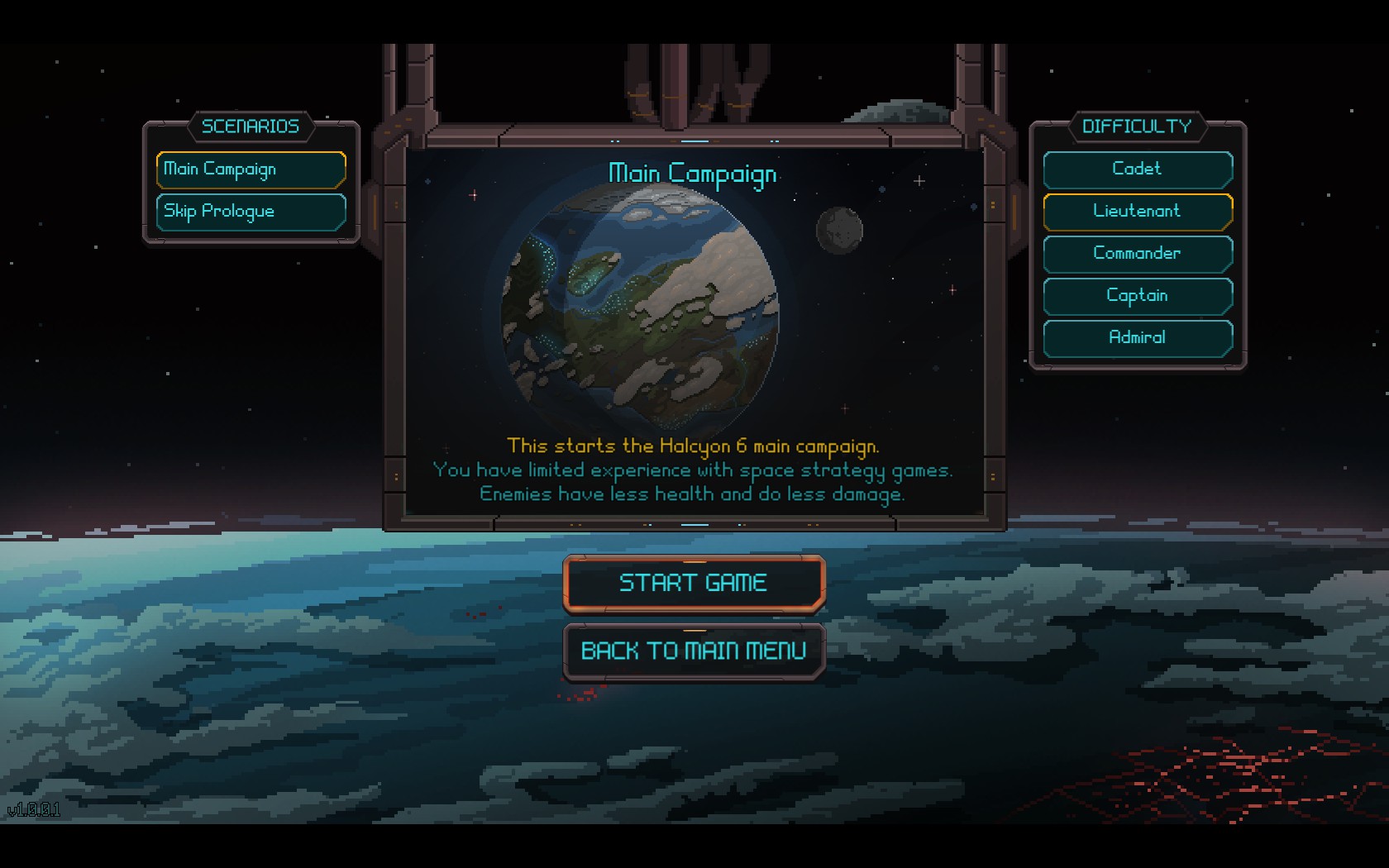Select Captain difficulty
Viewport: 1389px width, 868px height.
point(1138,296)
